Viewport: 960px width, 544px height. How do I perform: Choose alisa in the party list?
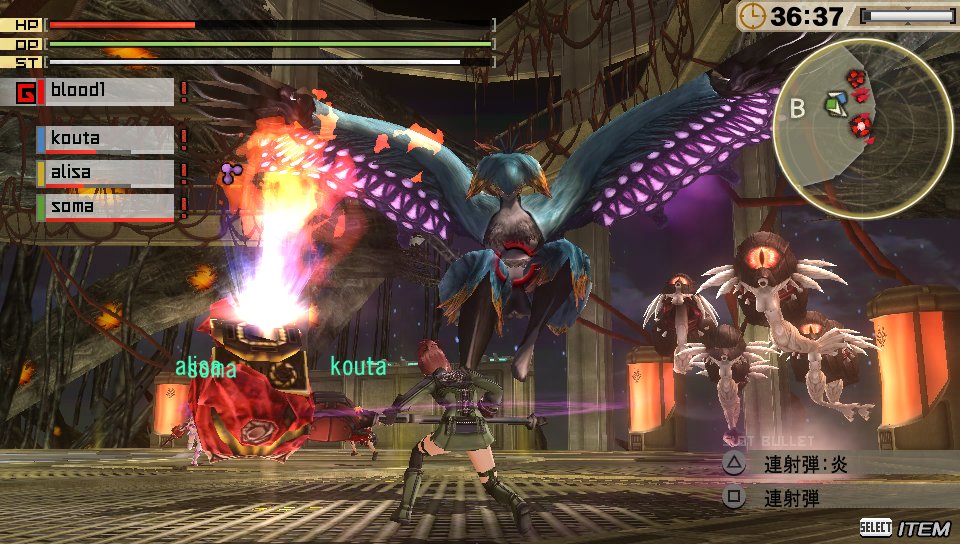pyautogui.click(x=104, y=172)
